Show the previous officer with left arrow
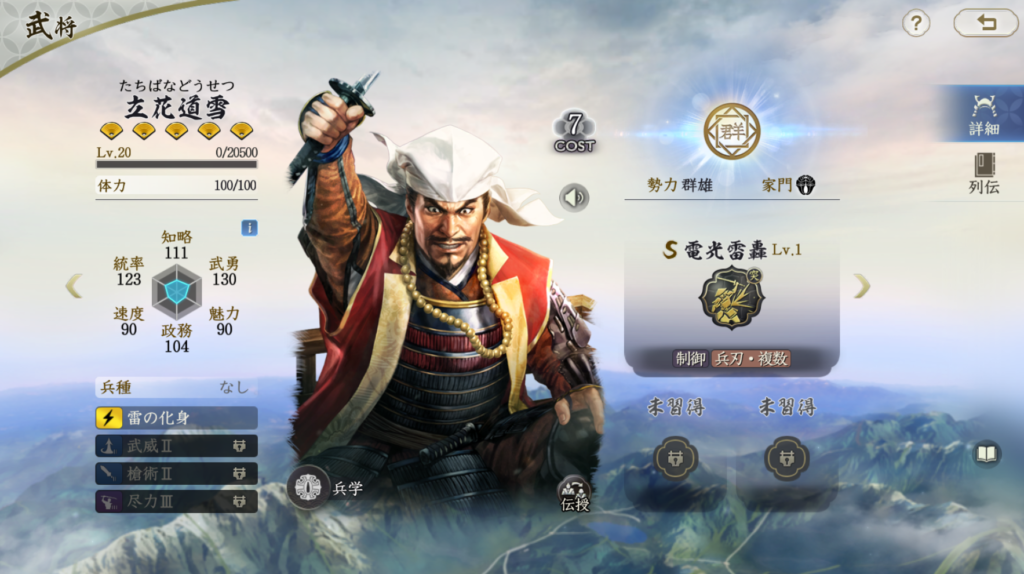Viewport: 1024px width, 574px height. point(74,286)
